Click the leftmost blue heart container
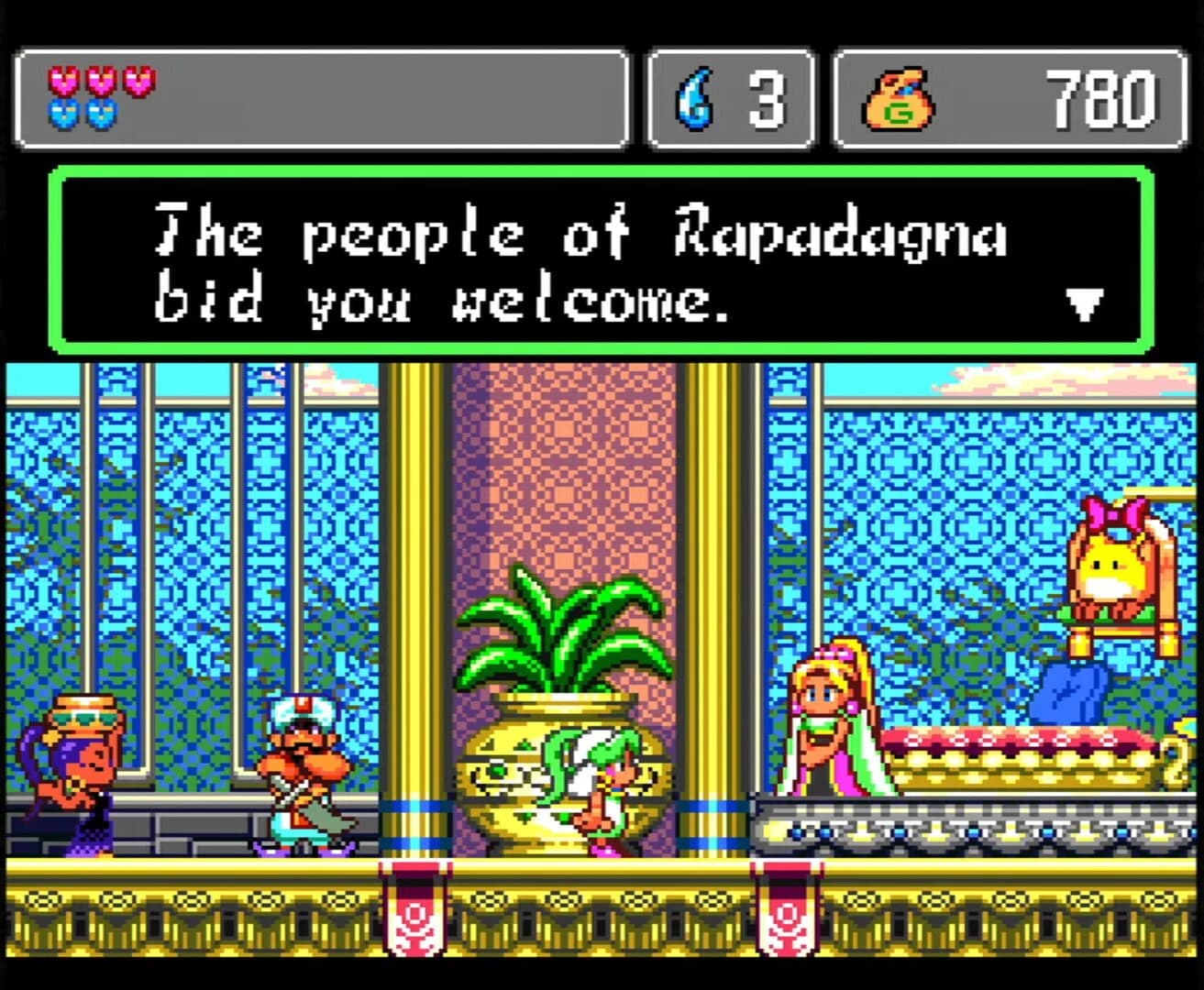1204x990 pixels. coord(64,112)
